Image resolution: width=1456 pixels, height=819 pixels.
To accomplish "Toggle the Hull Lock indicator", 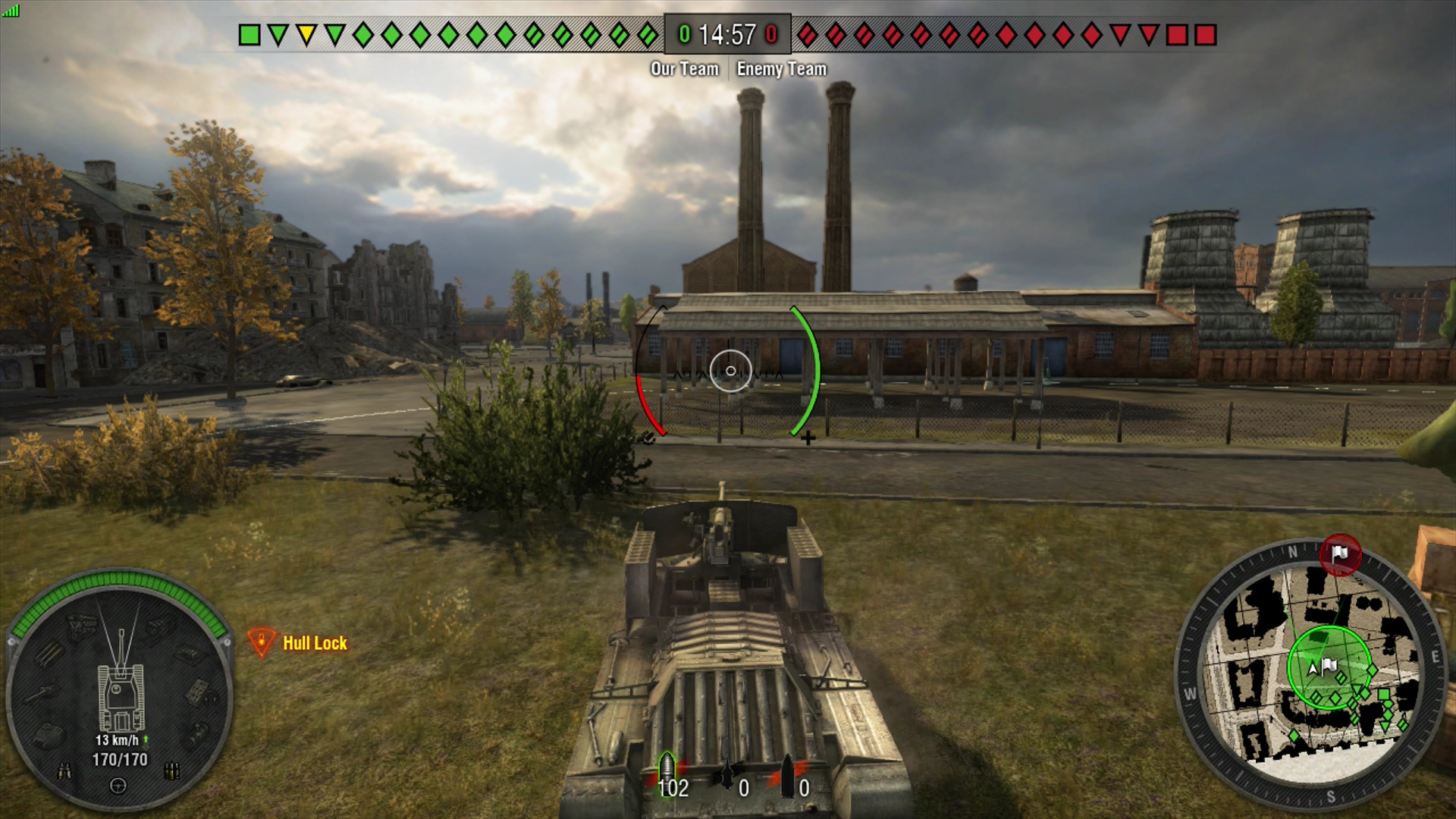I will coord(298,643).
